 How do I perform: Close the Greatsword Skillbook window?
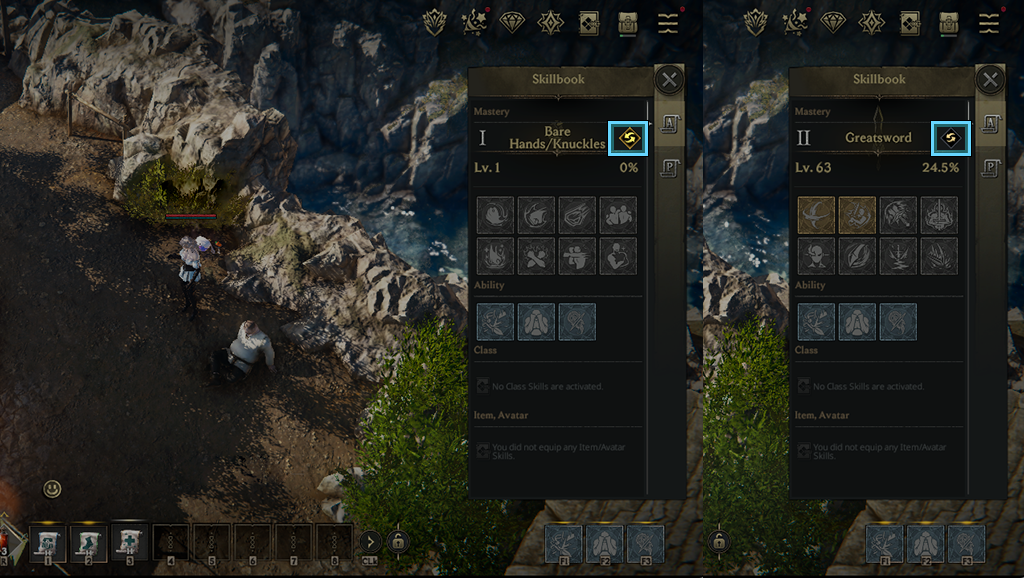pyautogui.click(x=989, y=80)
